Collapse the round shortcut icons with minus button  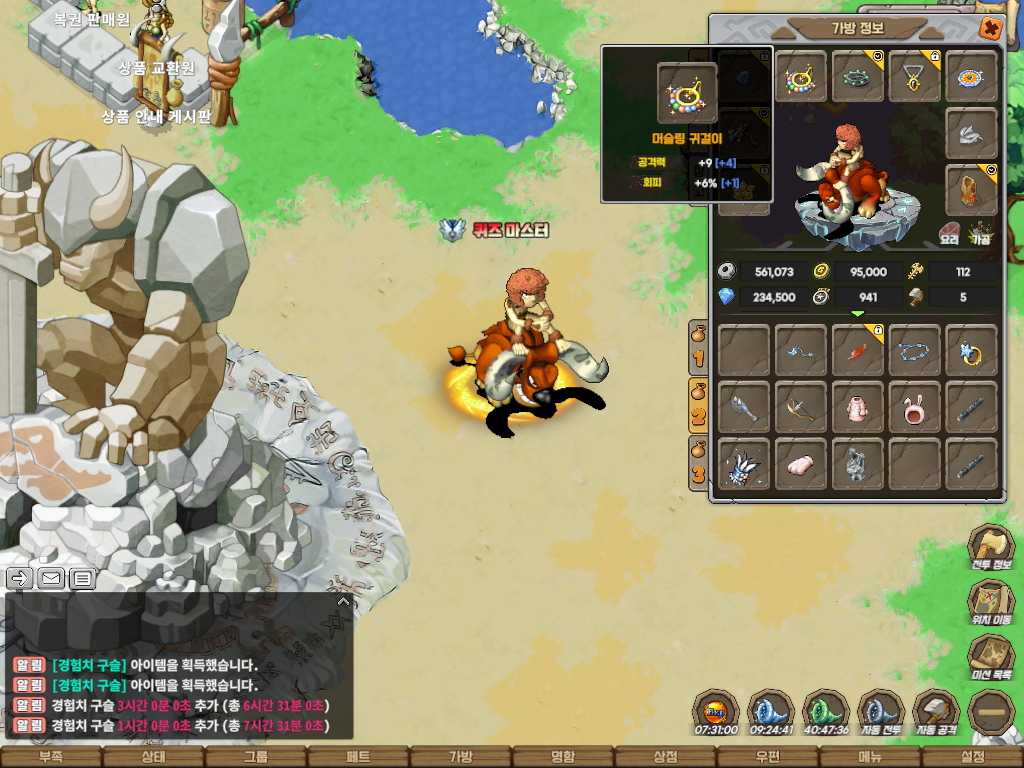[991, 713]
